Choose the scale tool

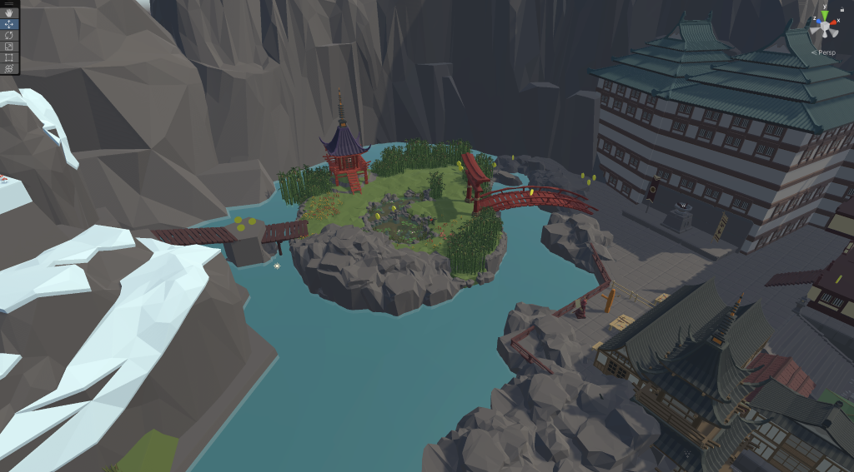click(x=9, y=46)
